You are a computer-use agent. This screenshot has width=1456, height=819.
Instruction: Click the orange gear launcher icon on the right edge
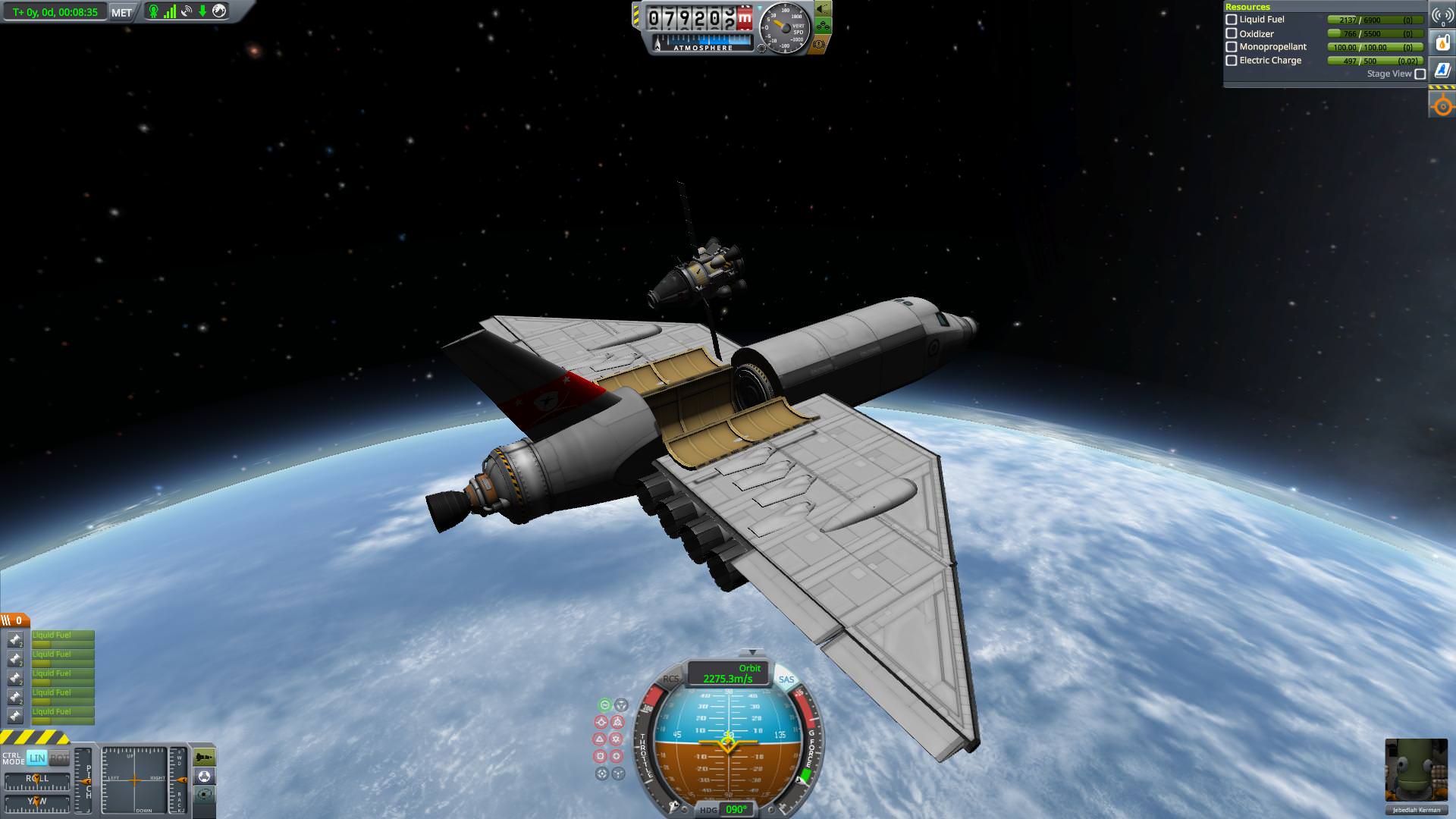[1442, 105]
